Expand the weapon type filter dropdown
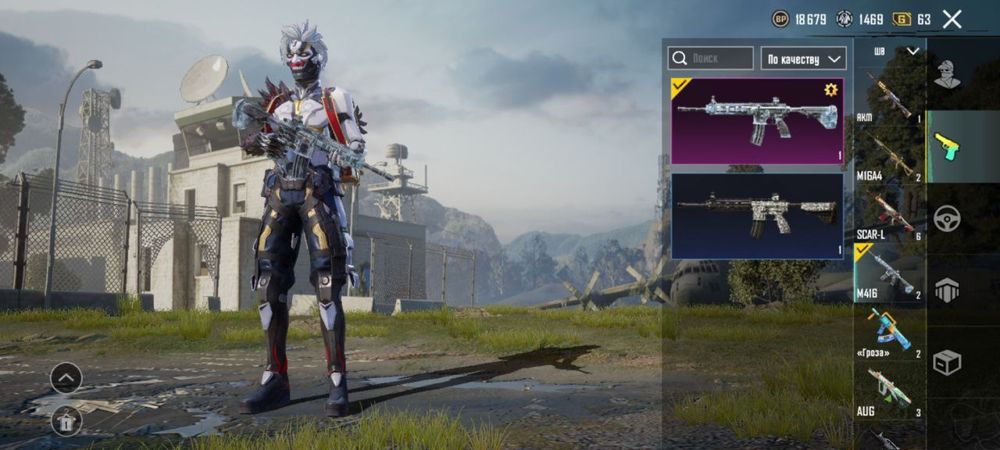This screenshot has width=1000, height=450. coord(897,51)
